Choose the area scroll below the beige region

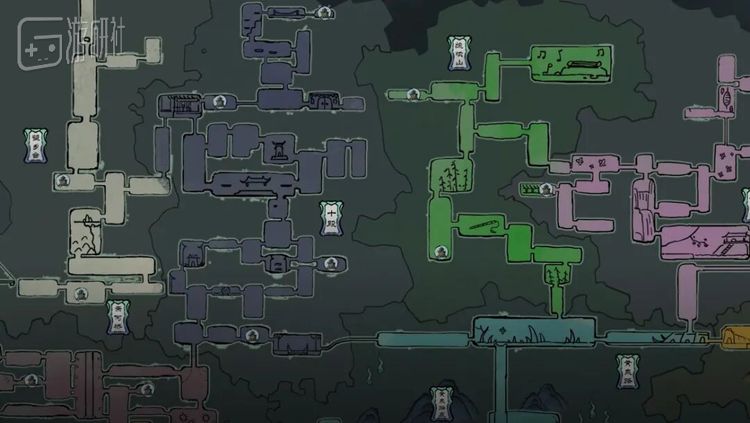tap(119, 317)
